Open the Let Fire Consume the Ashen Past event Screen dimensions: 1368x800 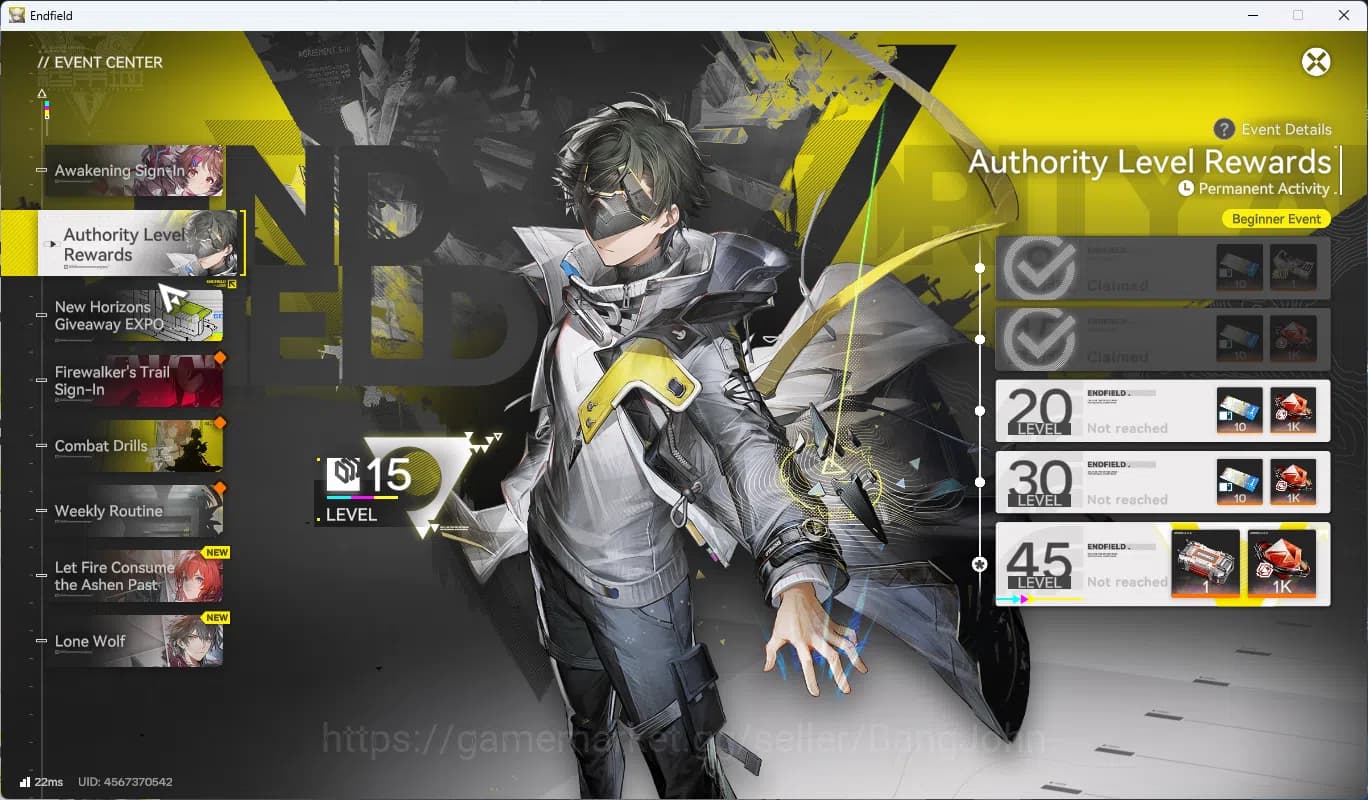pos(135,576)
